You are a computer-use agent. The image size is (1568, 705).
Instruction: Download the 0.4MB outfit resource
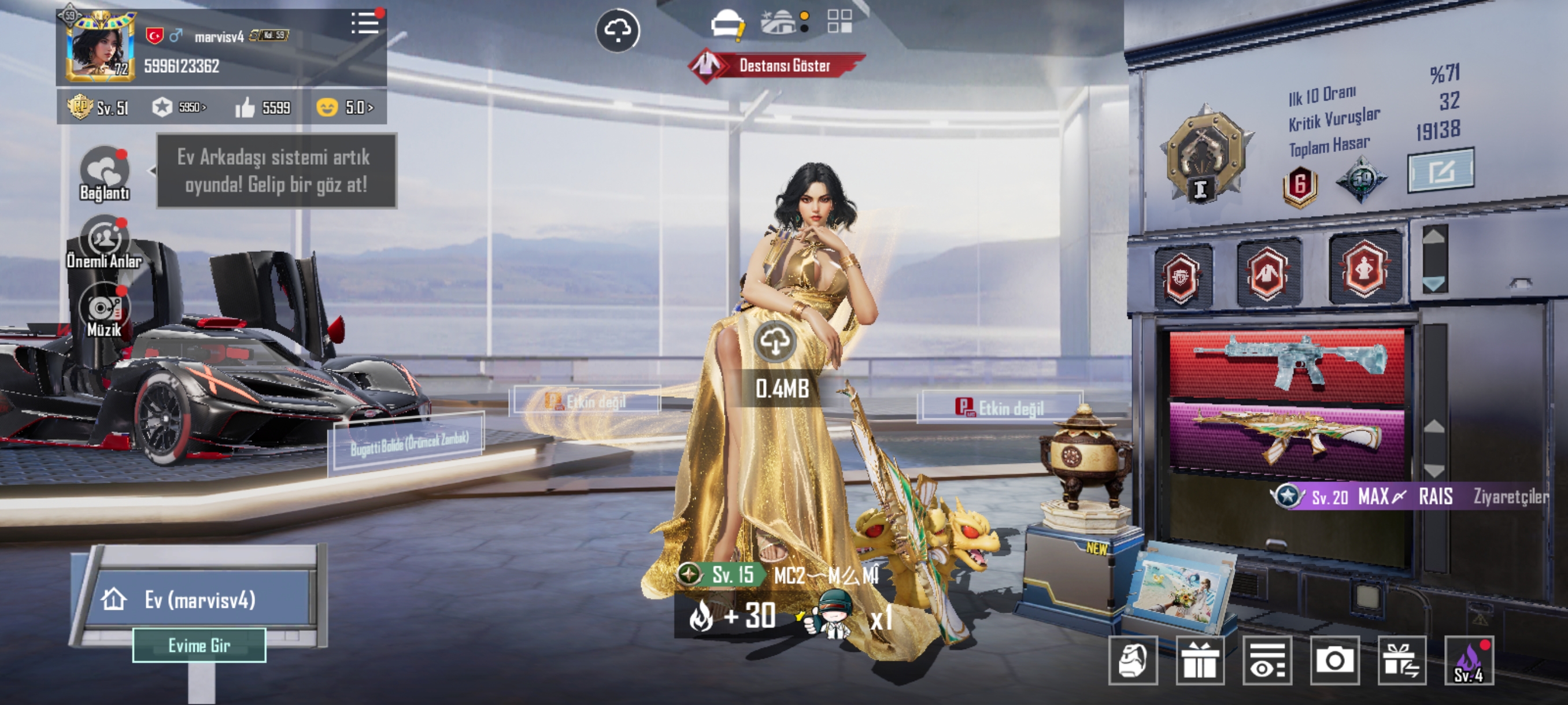point(775,342)
